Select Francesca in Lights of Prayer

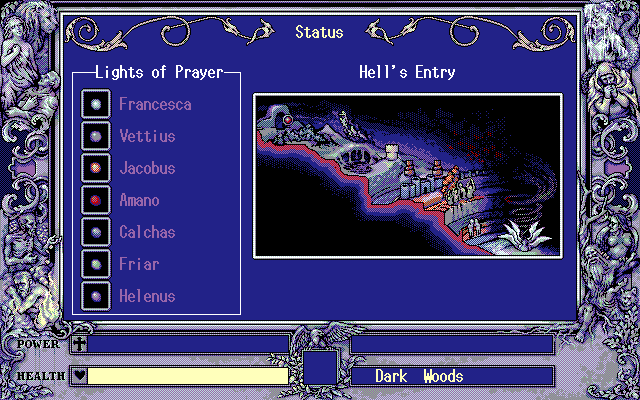coord(155,104)
